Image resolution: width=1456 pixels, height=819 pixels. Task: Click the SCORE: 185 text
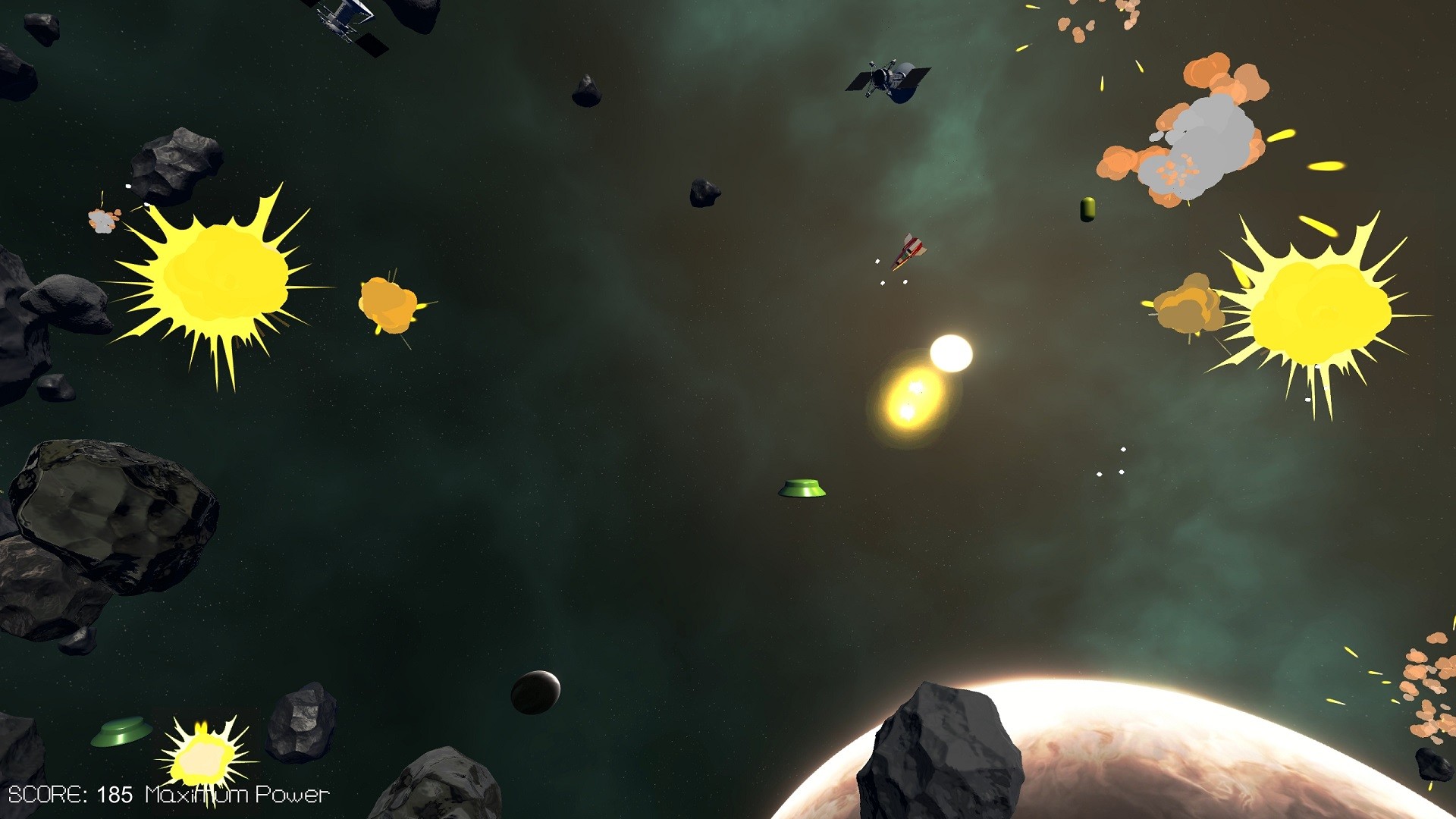coord(68,795)
